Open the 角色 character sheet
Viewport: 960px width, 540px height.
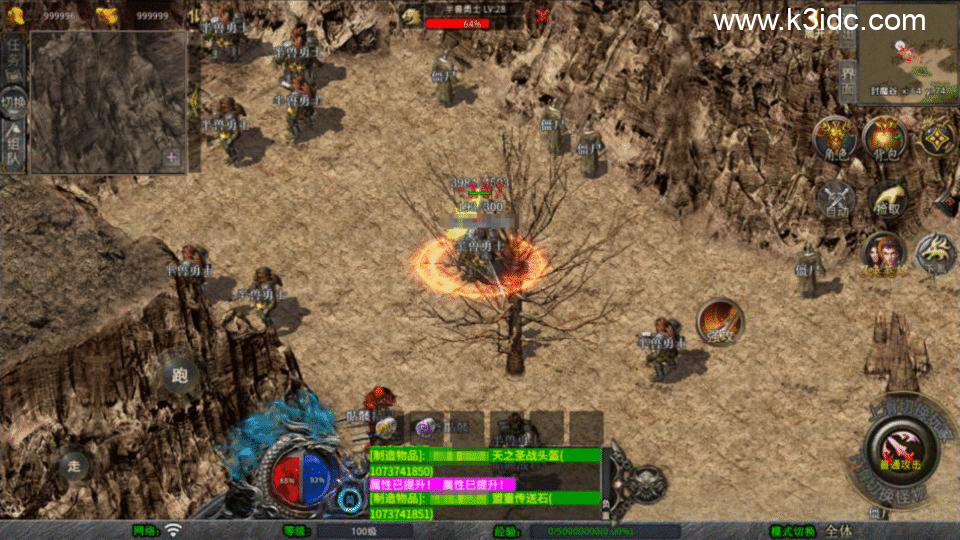pyautogui.click(x=832, y=138)
